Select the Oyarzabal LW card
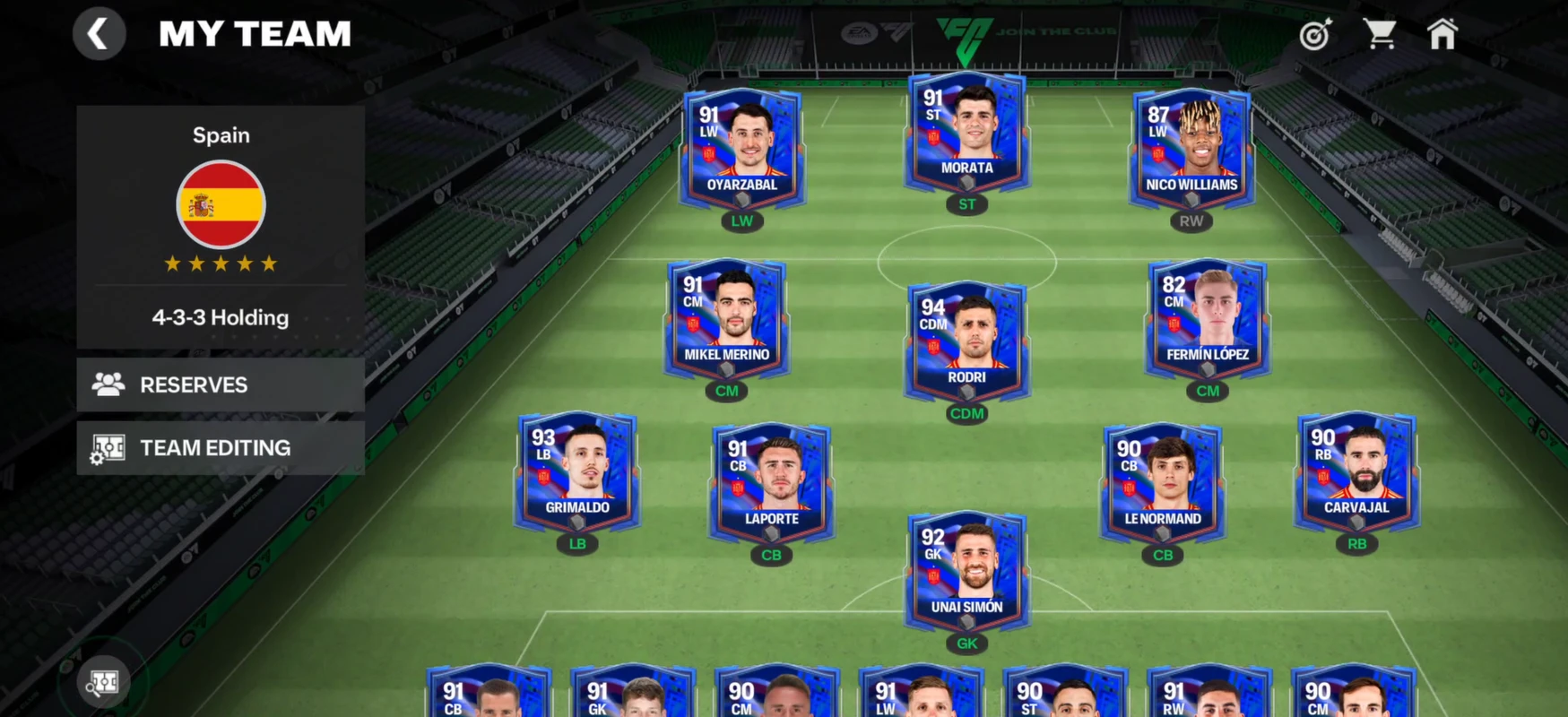 click(x=742, y=149)
